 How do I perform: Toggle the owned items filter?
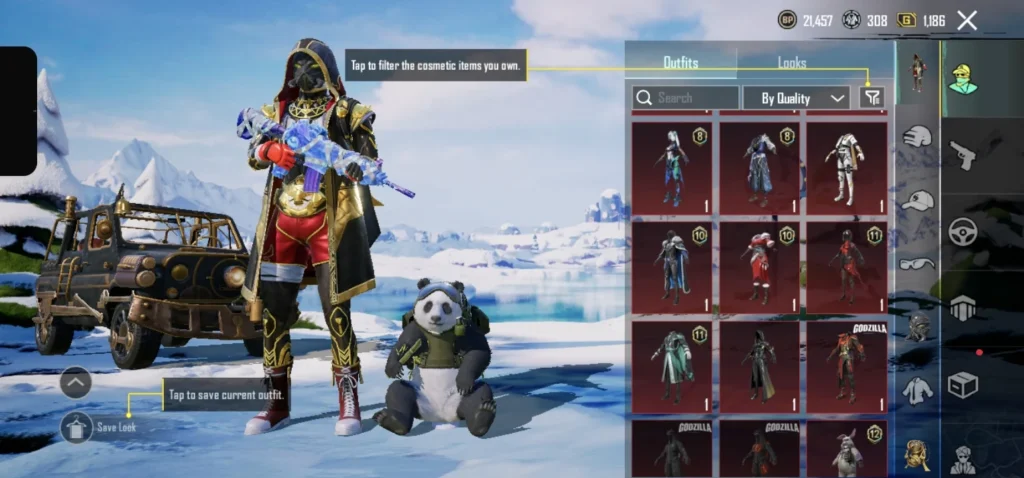click(872, 97)
